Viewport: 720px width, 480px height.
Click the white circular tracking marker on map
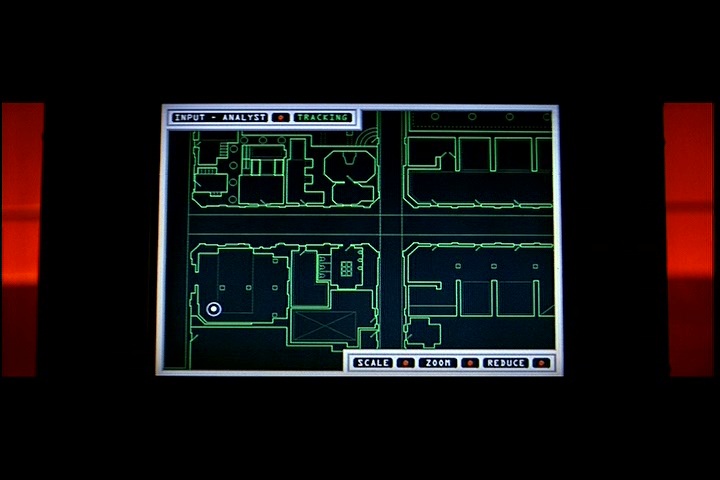click(214, 309)
